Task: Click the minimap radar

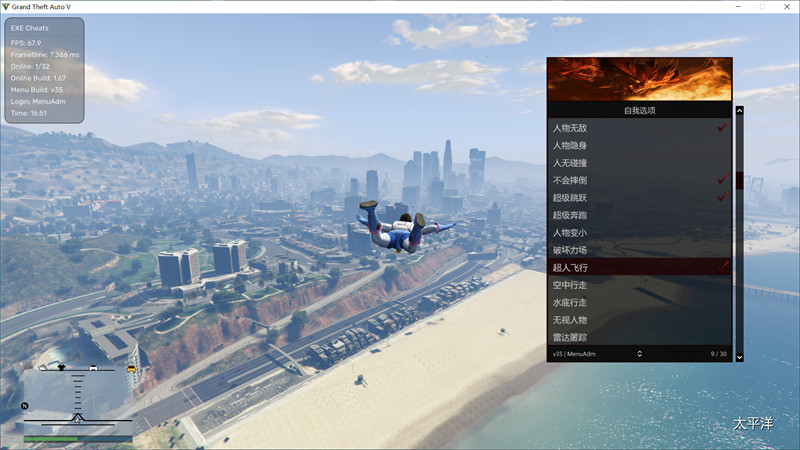Action: pyautogui.click(x=78, y=398)
